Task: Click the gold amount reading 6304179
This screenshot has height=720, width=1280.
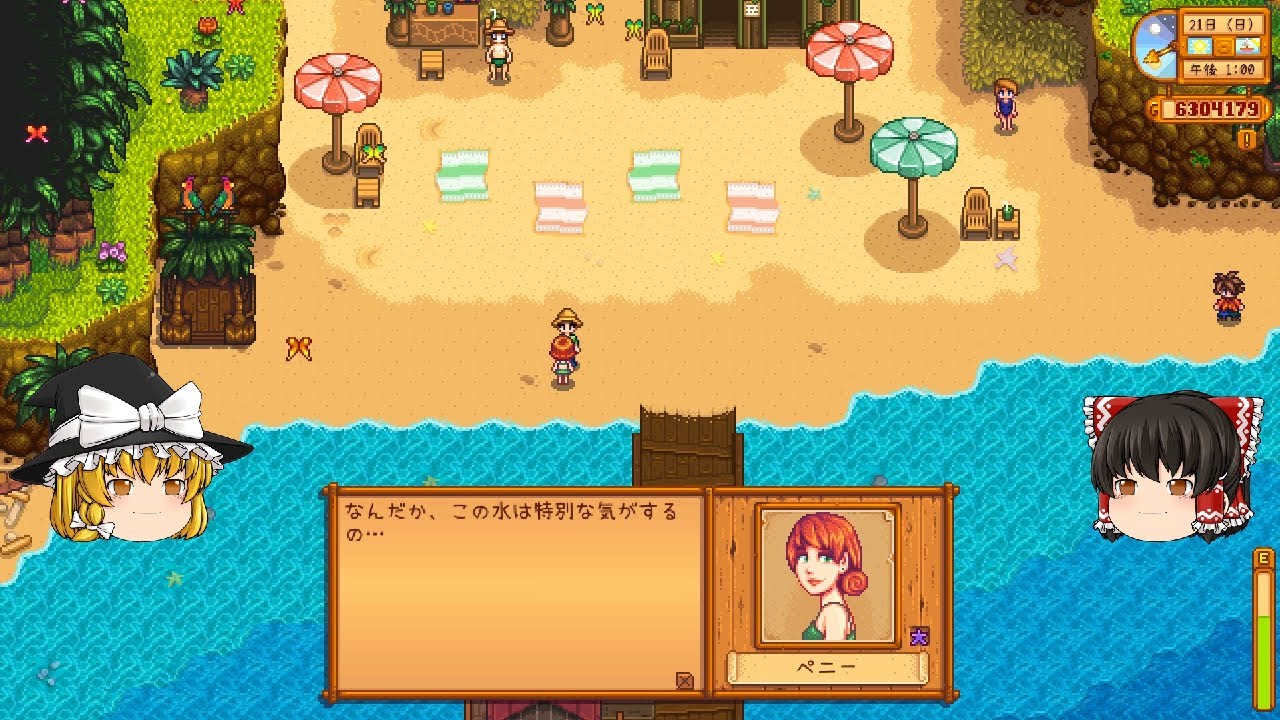Action: click(1218, 106)
